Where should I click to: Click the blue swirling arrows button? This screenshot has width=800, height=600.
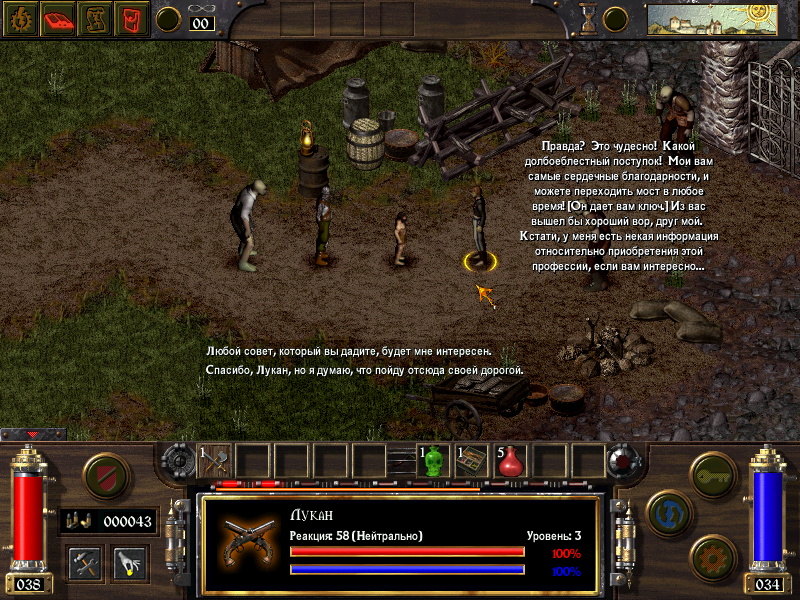coord(667,512)
